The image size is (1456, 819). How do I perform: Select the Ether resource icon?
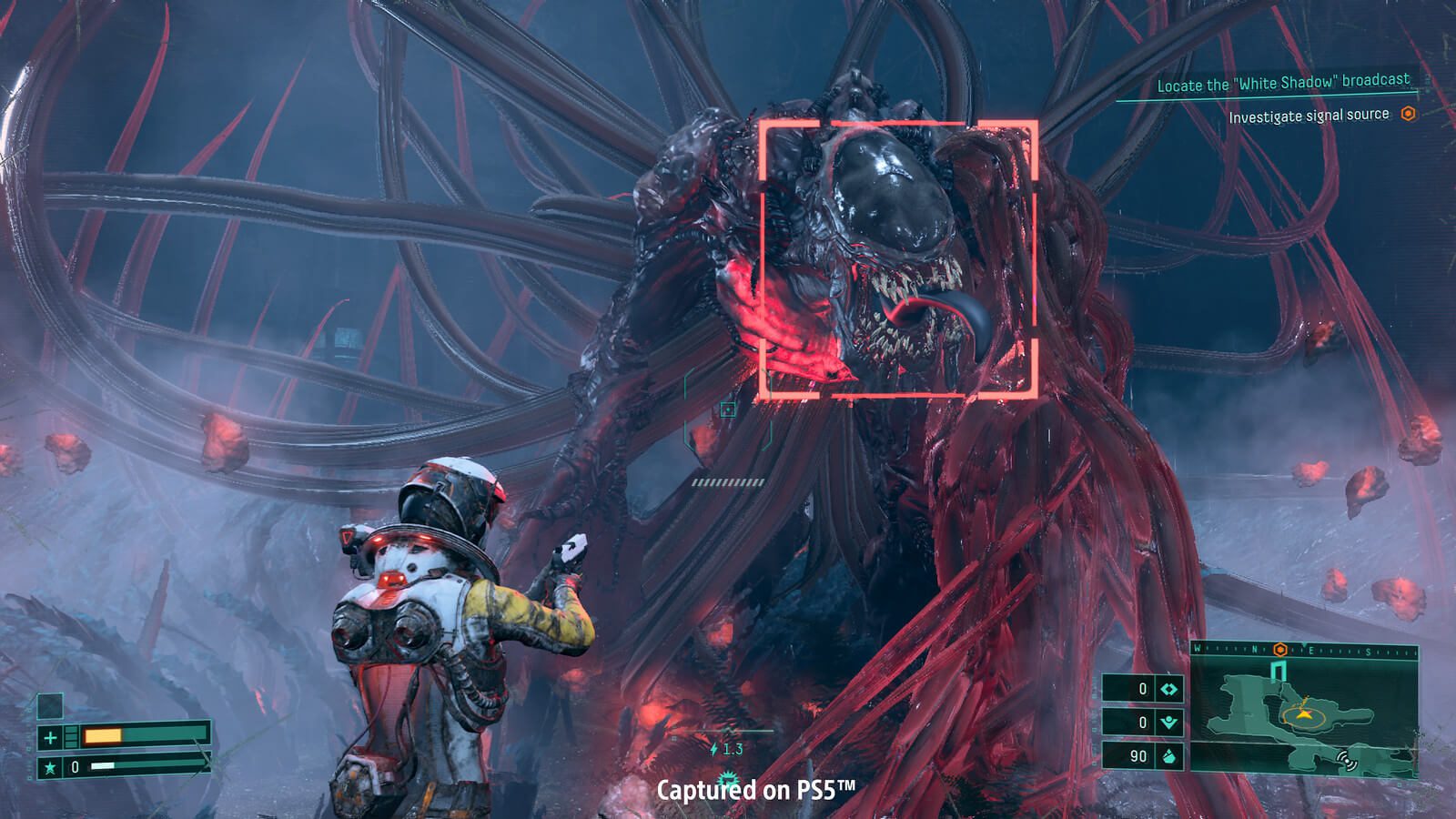point(1170,721)
